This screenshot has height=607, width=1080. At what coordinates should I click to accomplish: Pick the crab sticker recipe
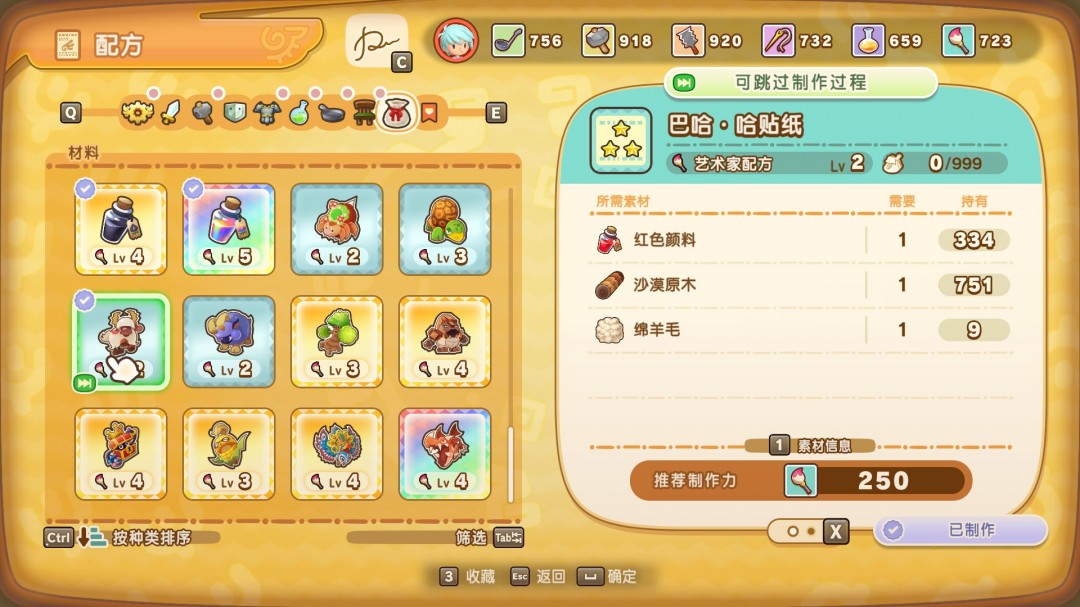(337, 229)
